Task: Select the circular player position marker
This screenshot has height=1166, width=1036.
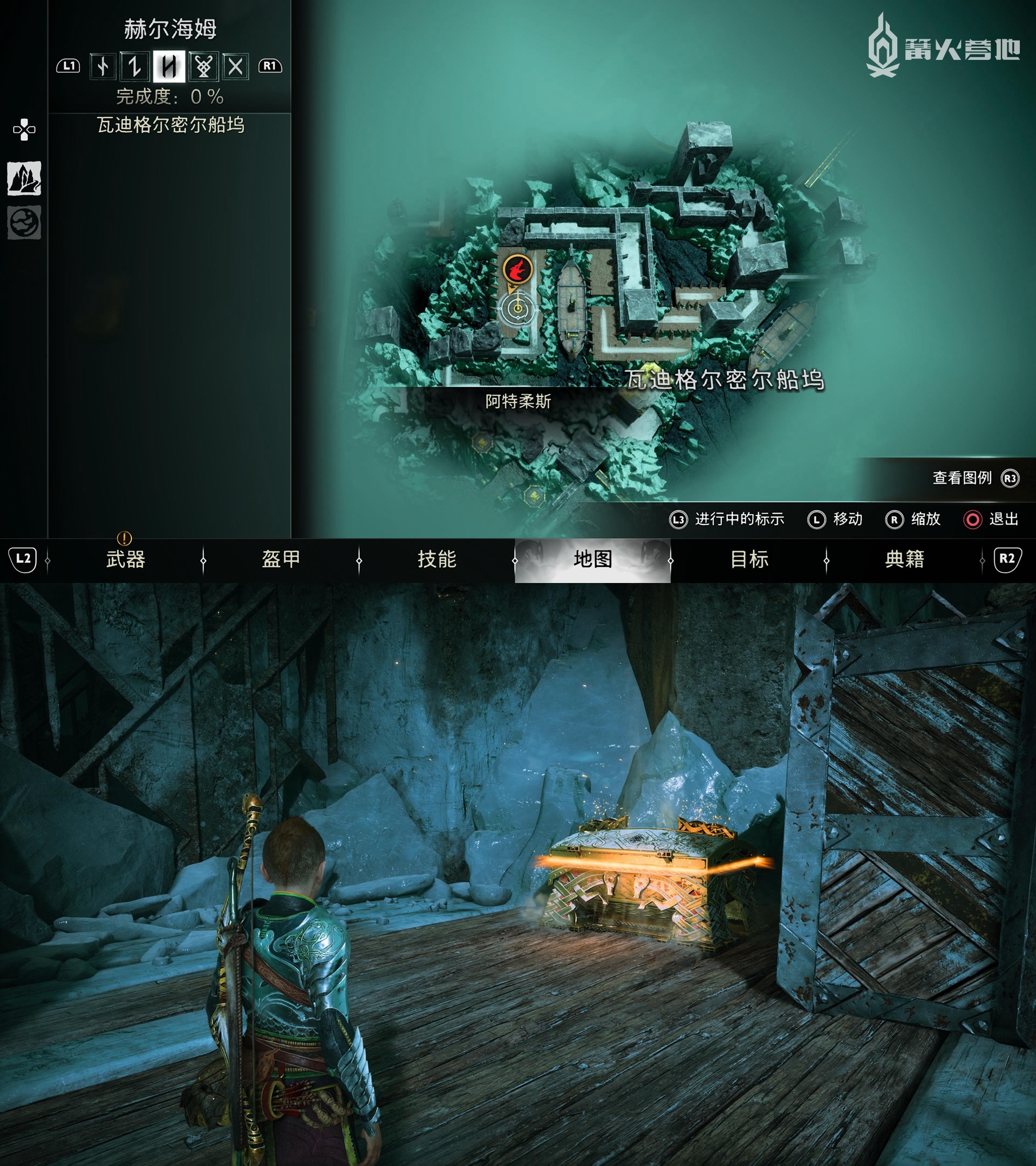Action: (517, 309)
